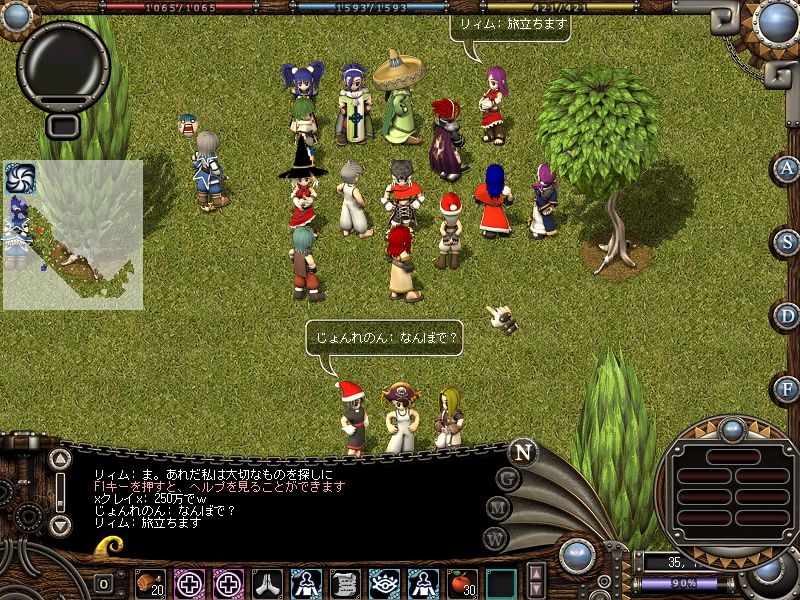Select the empty teal-bordered hotbar slot
Image resolution: width=800 pixels, height=600 pixels.
501,582
